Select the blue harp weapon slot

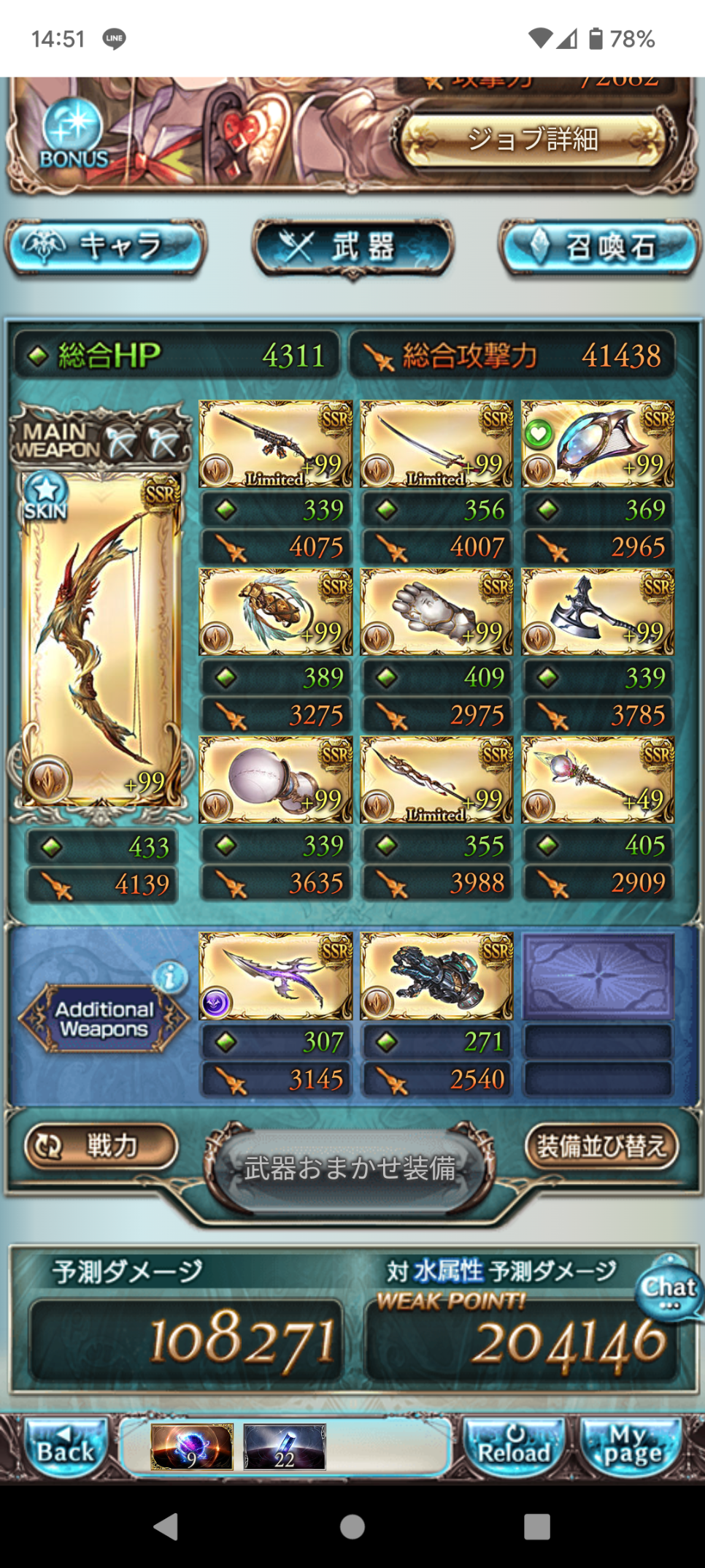click(598, 444)
